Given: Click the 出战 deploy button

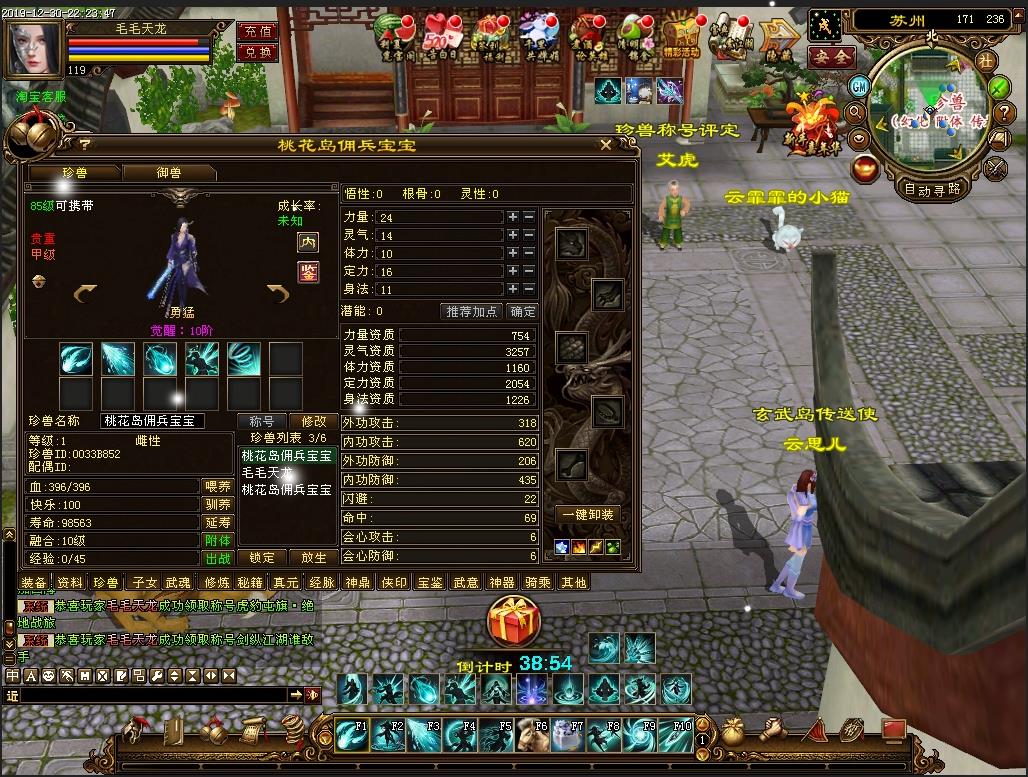Looking at the screenshot, I should pos(218,558).
